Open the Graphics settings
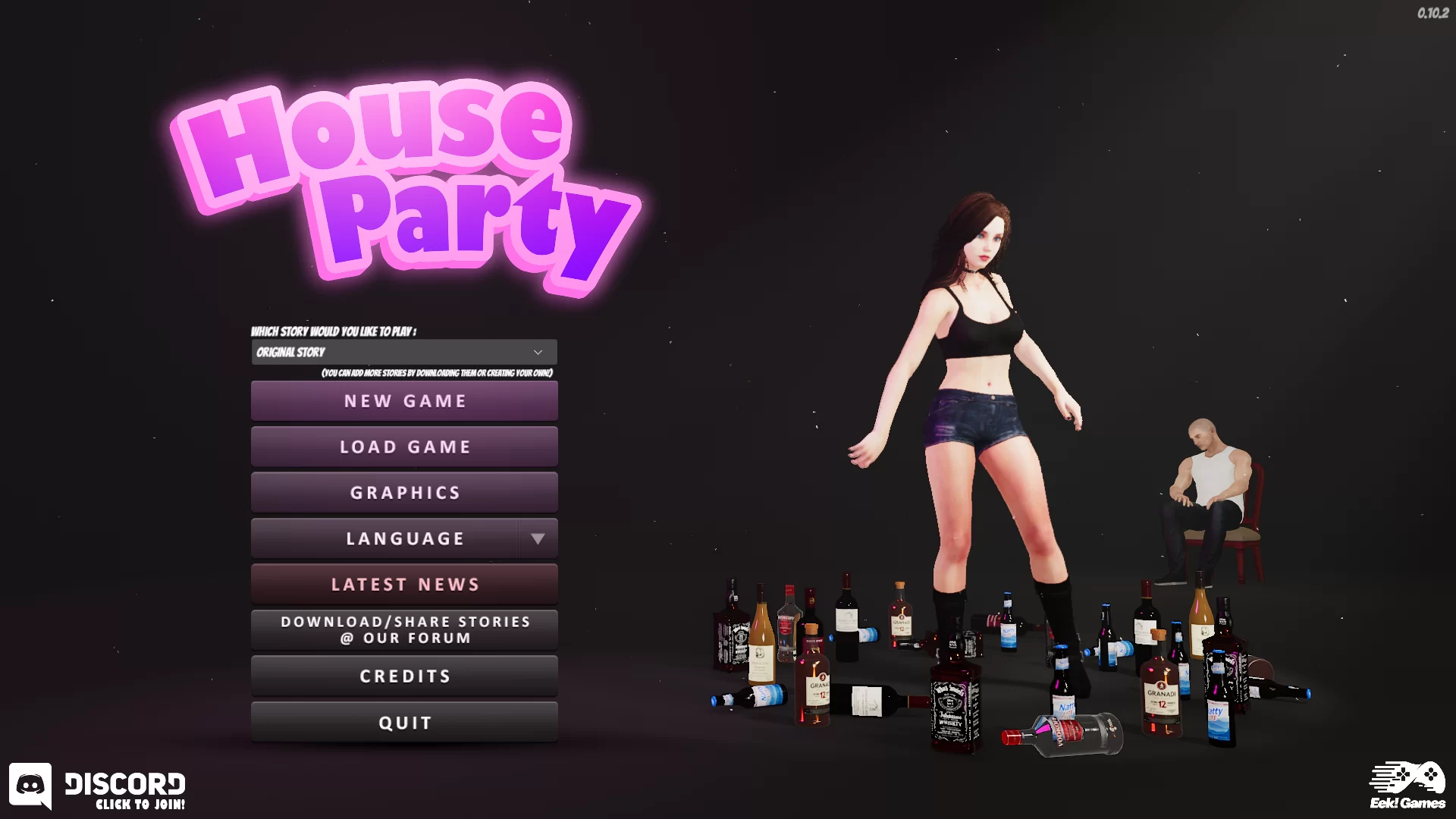1456x819 pixels. click(404, 493)
